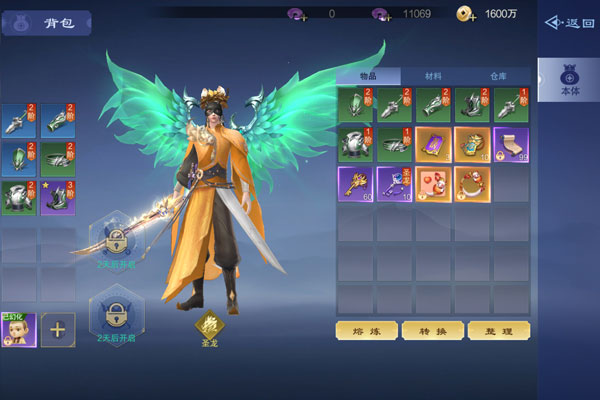Select the red hearts gift item
This screenshot has height=400, width=600.
[x=433, y=183]
